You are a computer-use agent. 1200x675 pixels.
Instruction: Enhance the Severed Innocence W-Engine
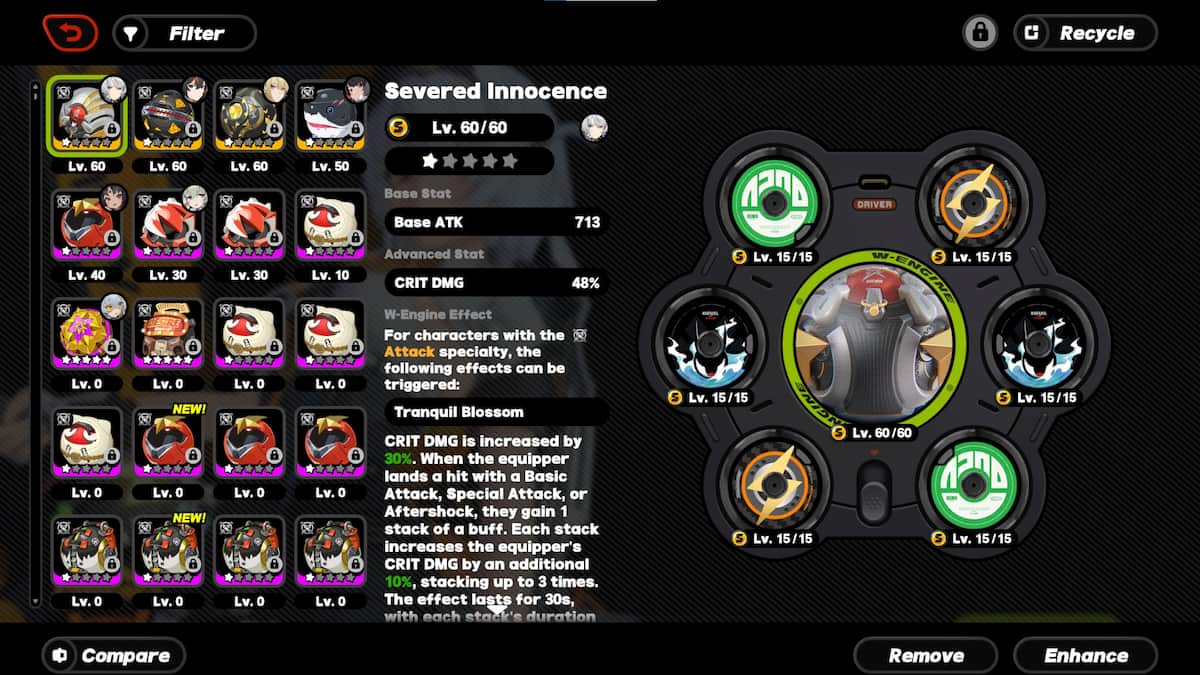(x=1085, y=656)
